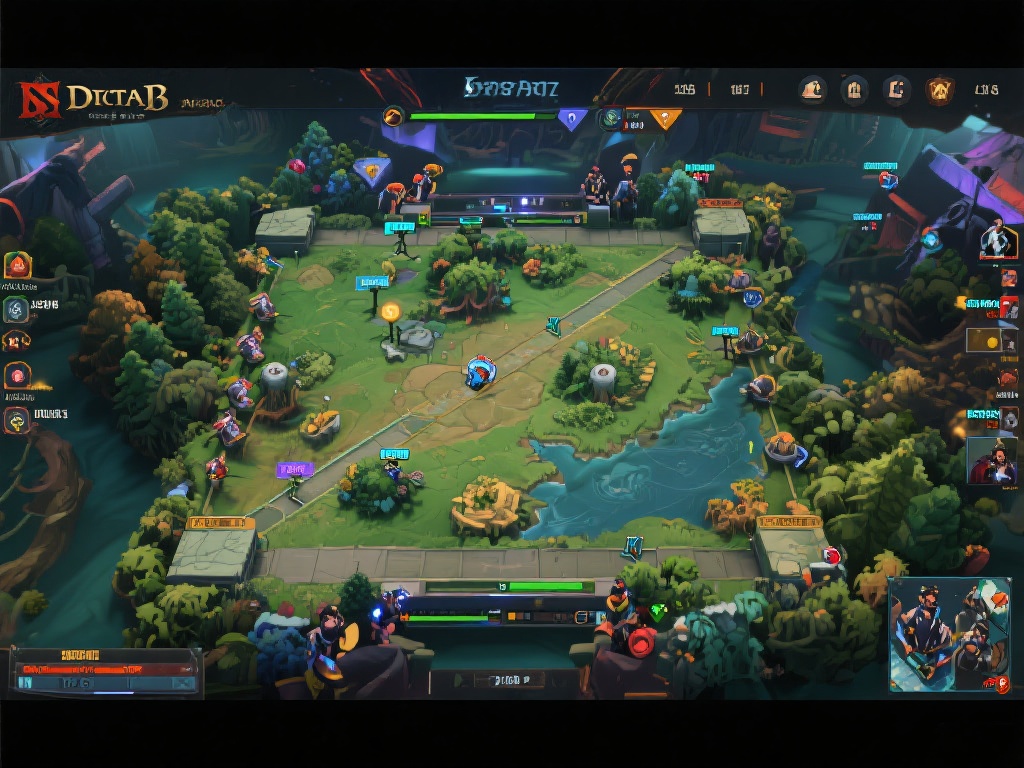This screenshot has width=1024, height=768.
Task: Click the gold coin item slot
Action: (x=990, y=341)
